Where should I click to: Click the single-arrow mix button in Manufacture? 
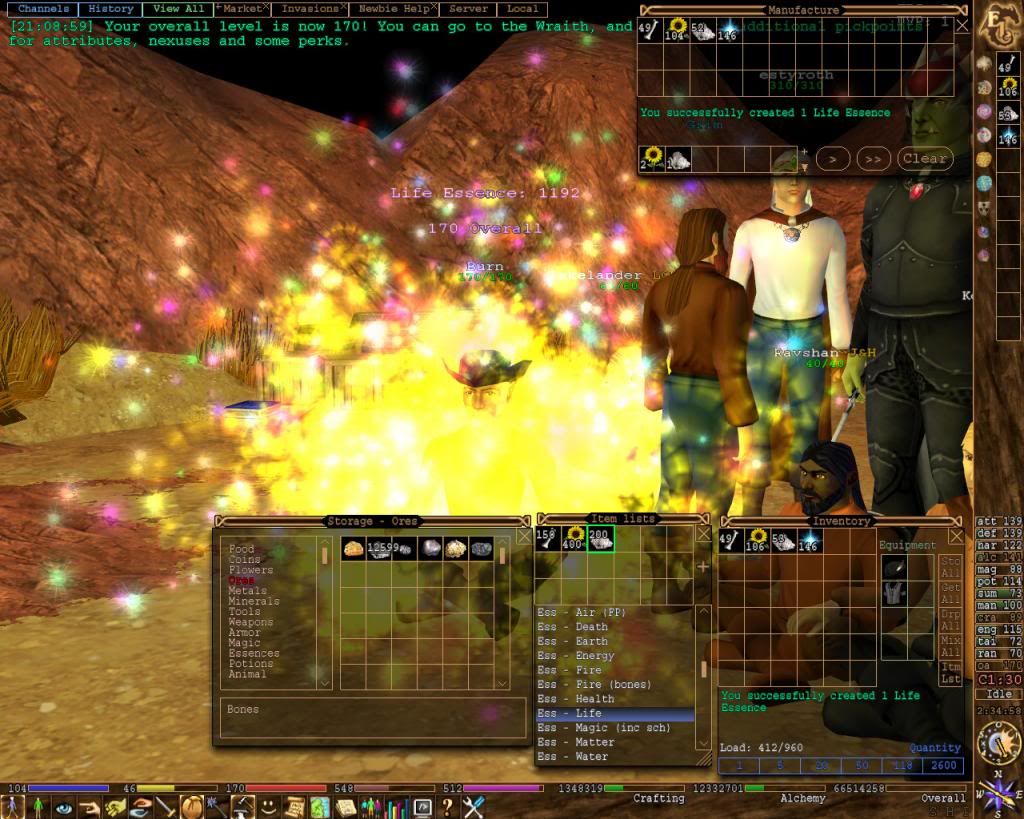833,158
